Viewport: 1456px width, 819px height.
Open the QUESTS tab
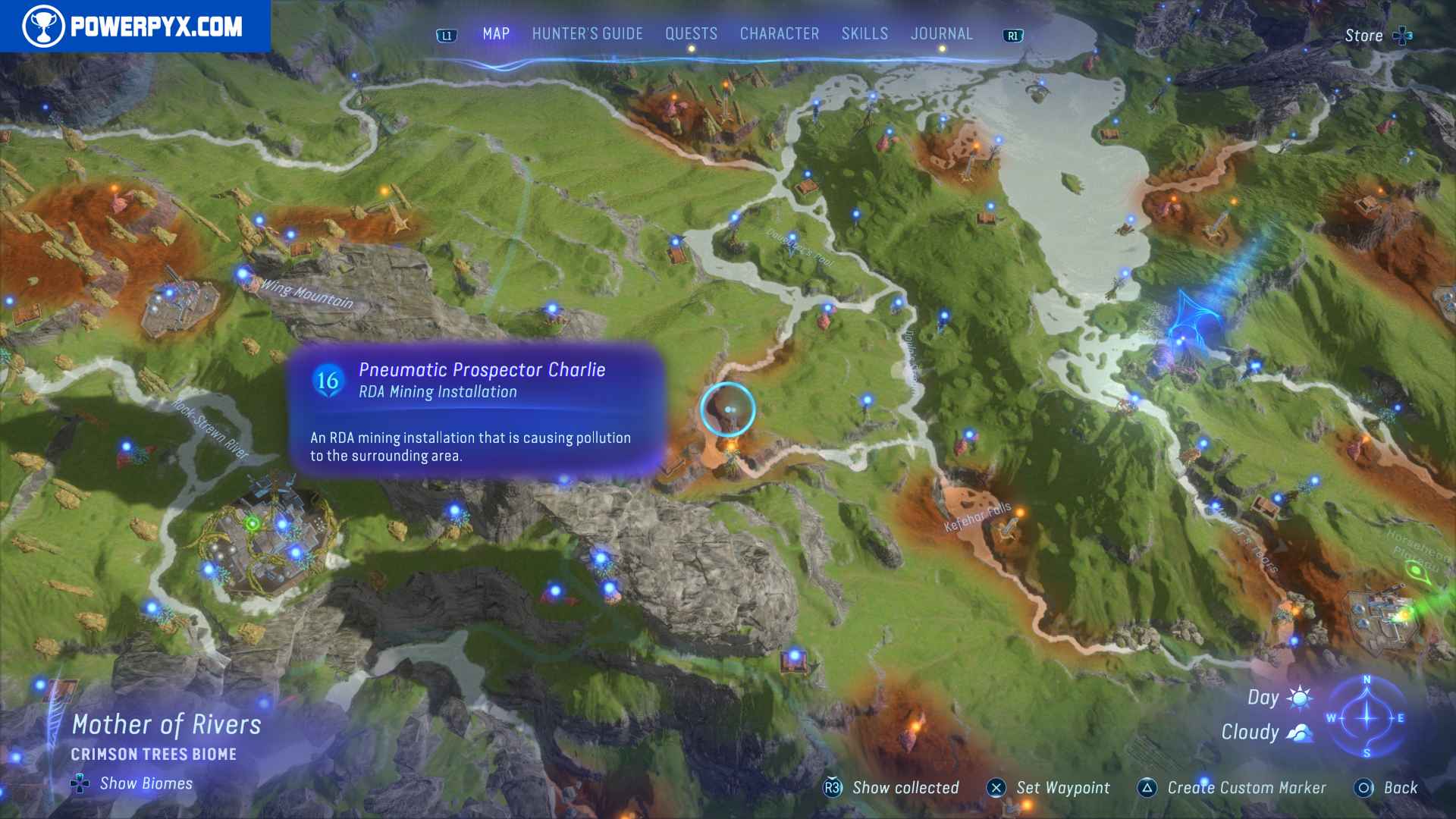click(690, 33)
